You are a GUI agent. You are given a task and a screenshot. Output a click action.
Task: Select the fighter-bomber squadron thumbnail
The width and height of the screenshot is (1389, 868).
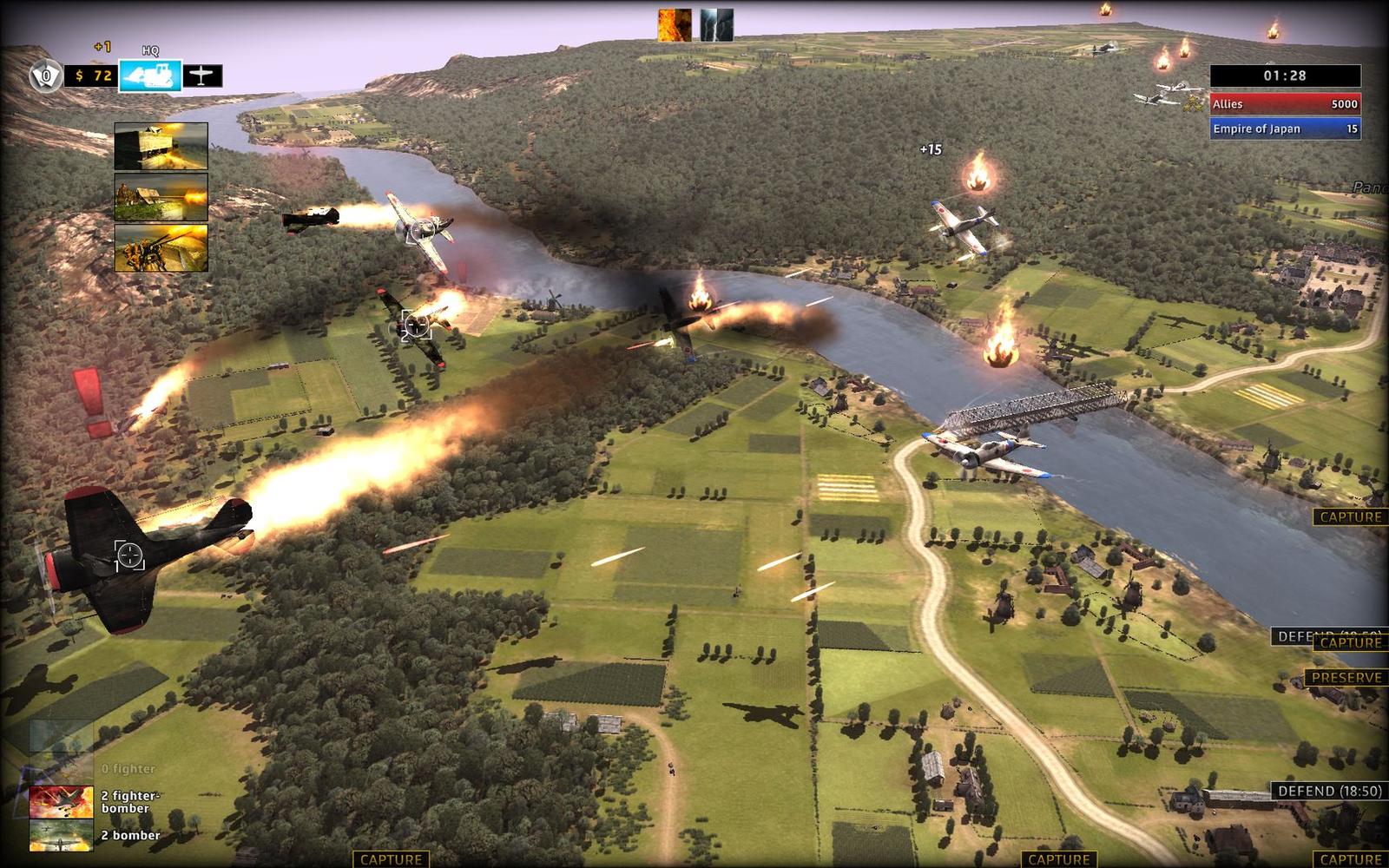[62, 802]
